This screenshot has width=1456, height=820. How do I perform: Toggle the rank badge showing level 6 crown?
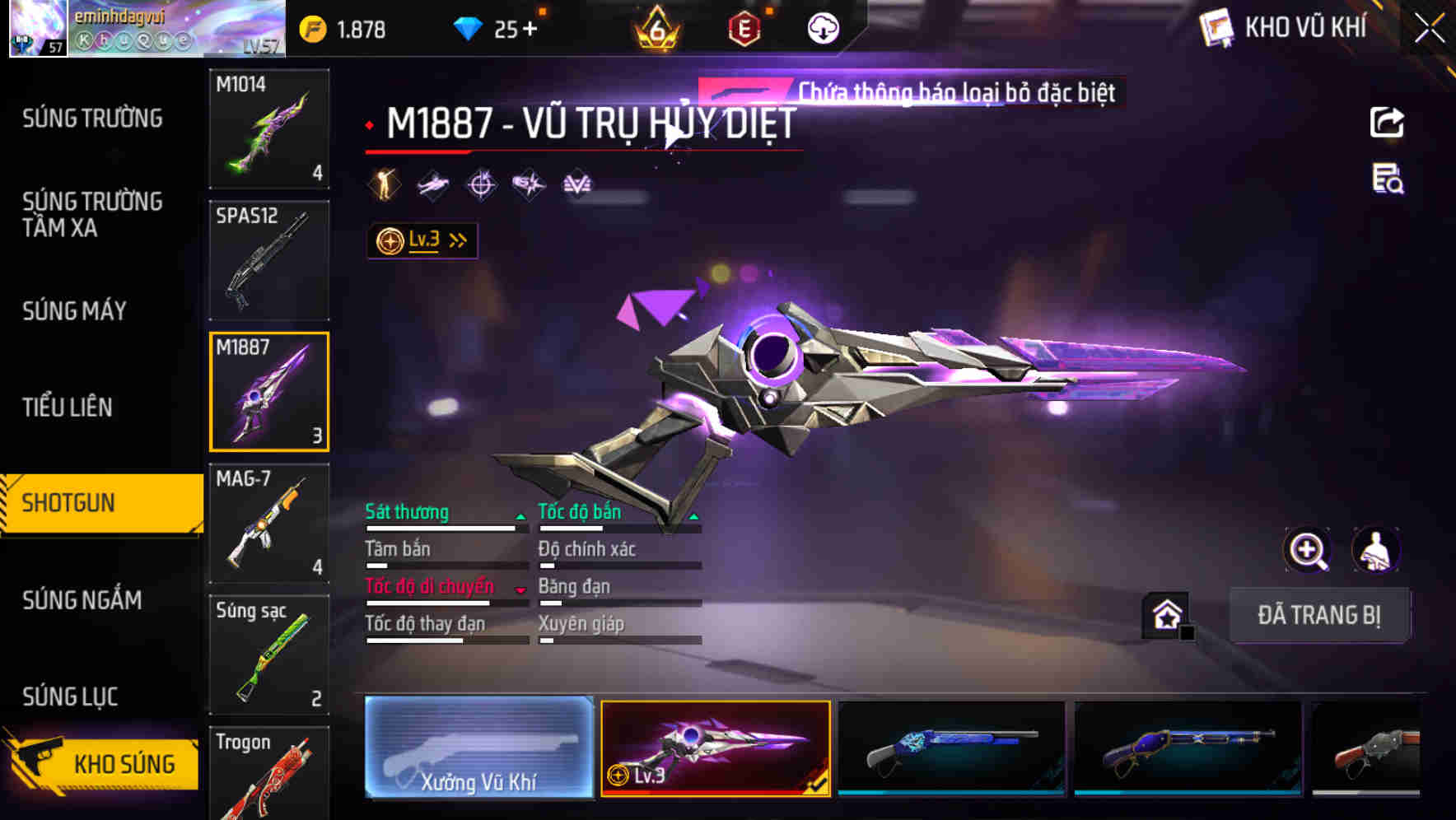(655, 29)
